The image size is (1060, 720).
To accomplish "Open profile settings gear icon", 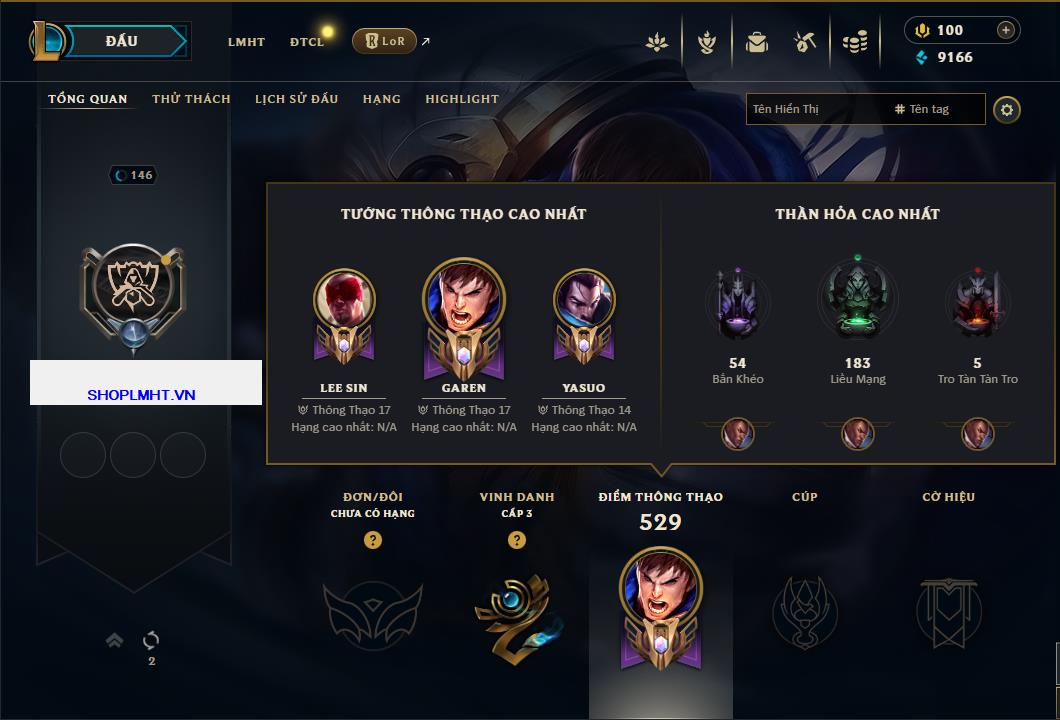I will click(x=1007, y=109).
